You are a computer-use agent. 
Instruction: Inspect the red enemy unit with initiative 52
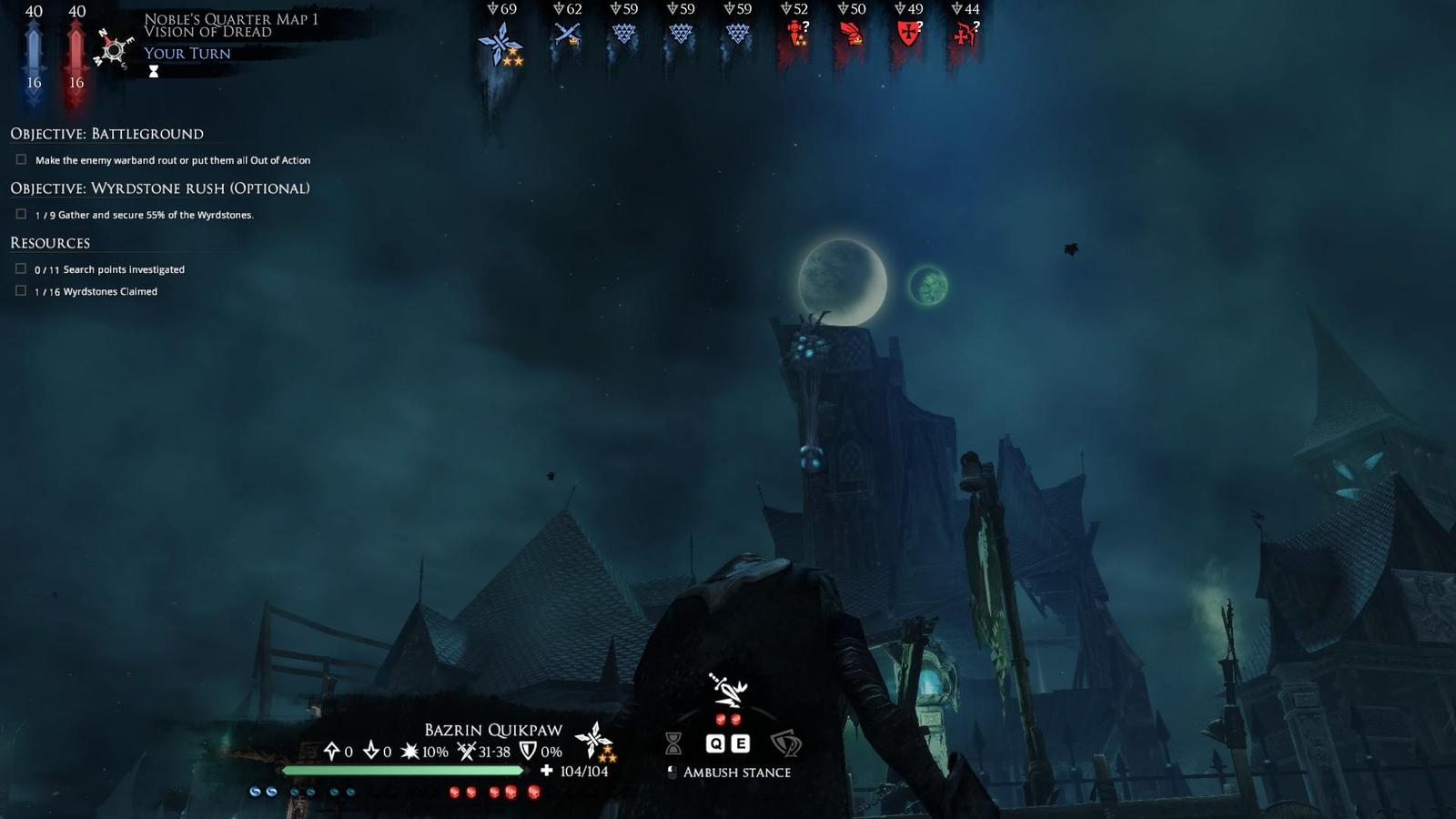(796, 35)
